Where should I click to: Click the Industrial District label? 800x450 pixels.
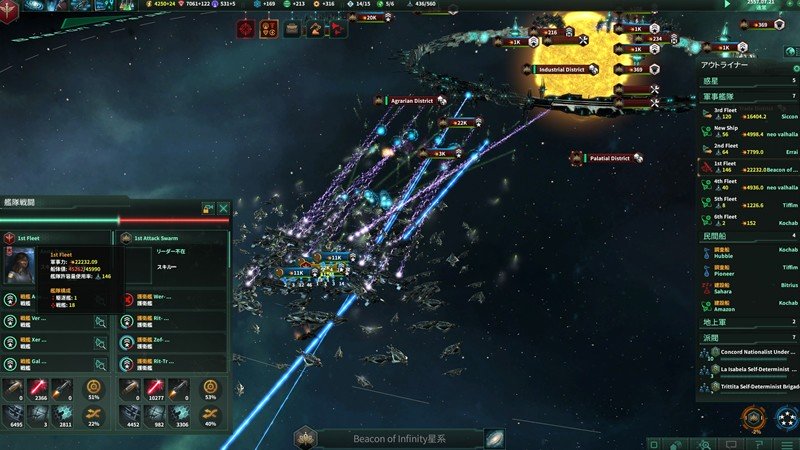(562, 70)
